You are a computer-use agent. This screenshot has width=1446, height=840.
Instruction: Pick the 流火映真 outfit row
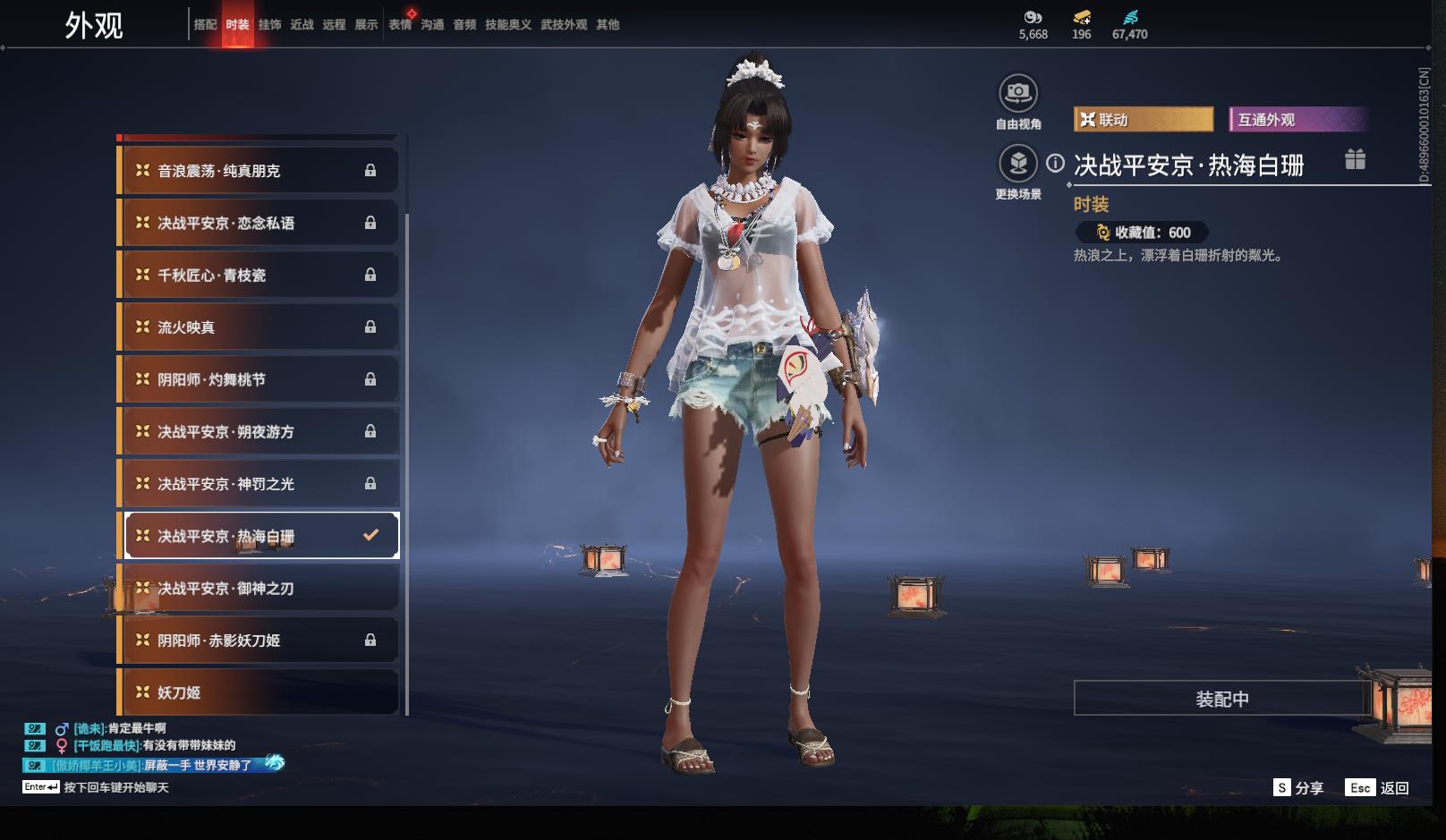coord(259,327)
